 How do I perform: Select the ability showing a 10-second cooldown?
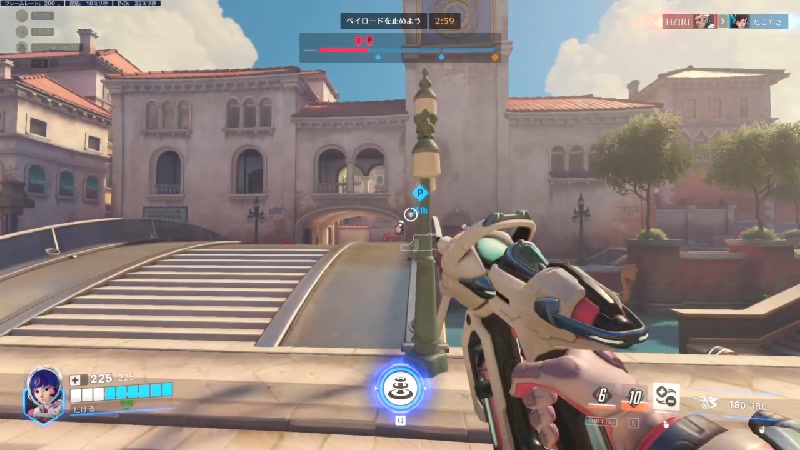(x=634, y=397)
